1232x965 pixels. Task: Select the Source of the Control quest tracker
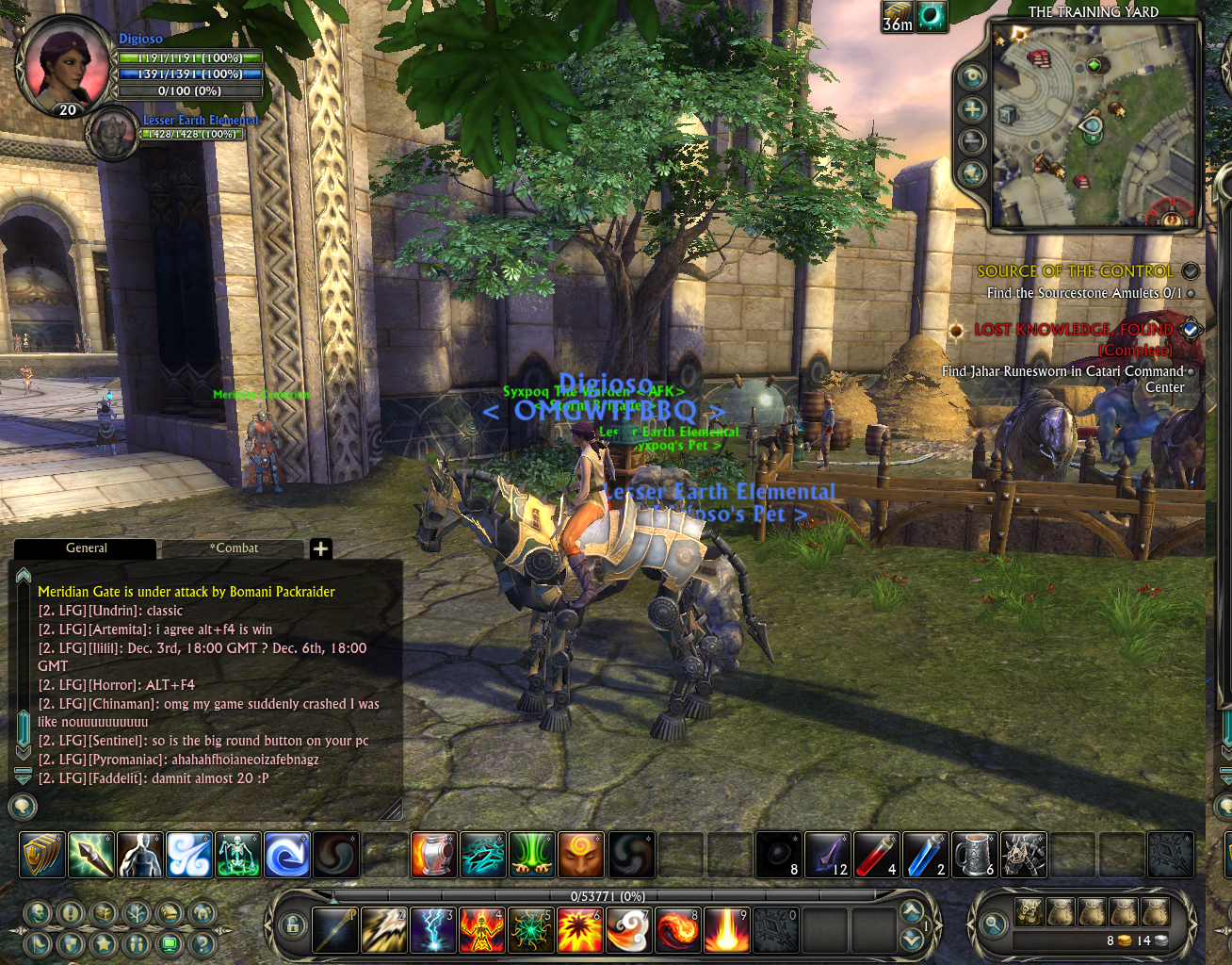[x=1075, y=271]
